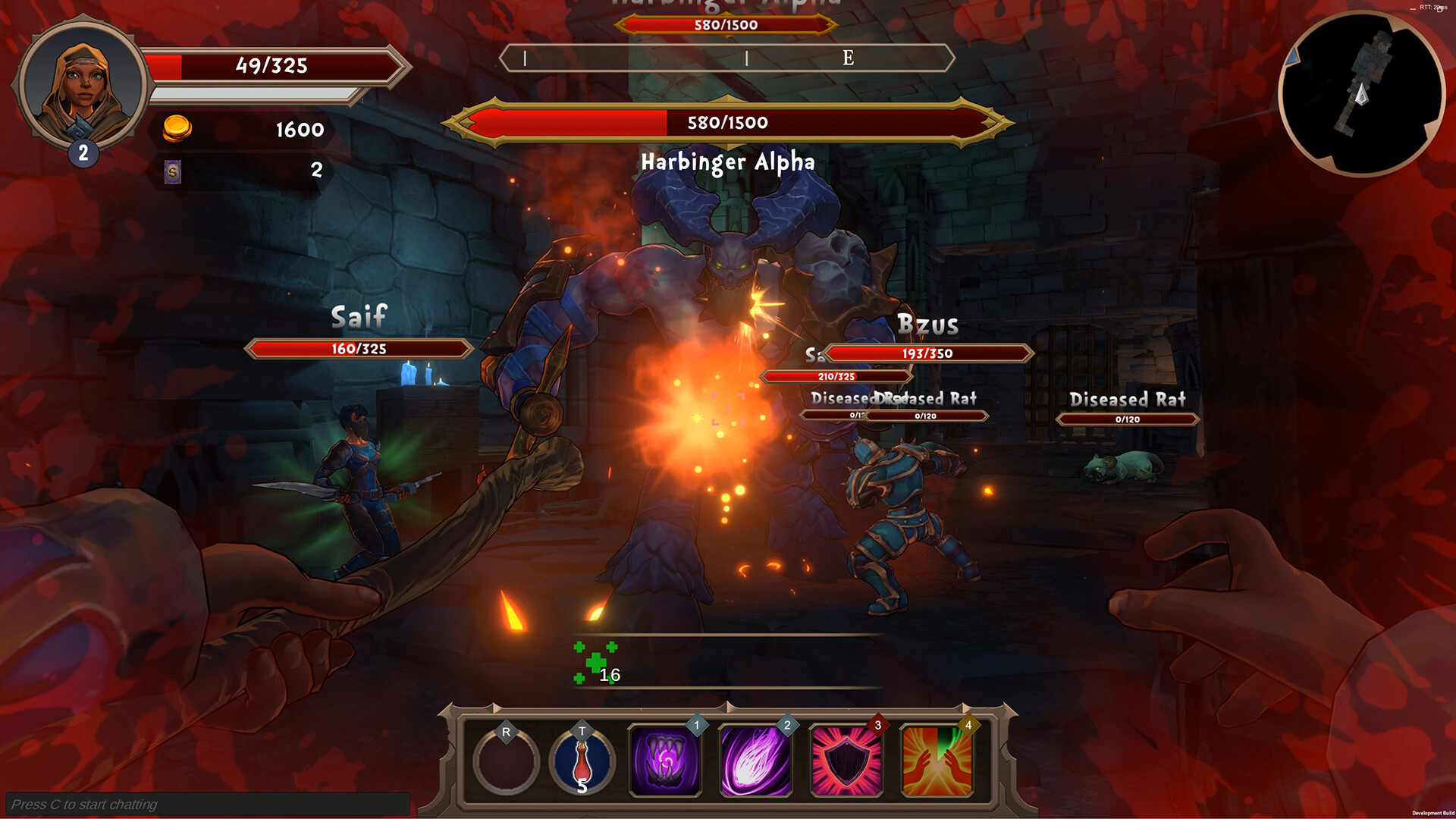Cast the dark maw spell in slot 1
The width and height of the screenshot is (1456, 819).
coord(664,756)
